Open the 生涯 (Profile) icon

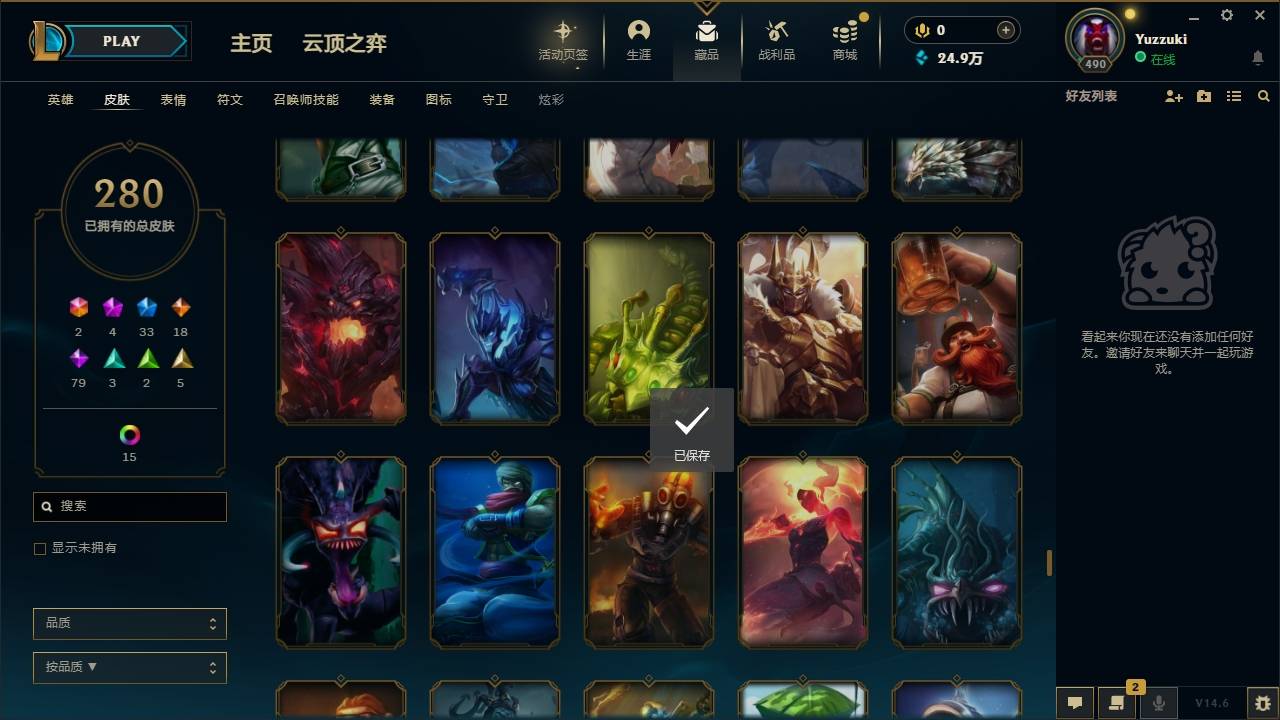click(x=639, y=40)
